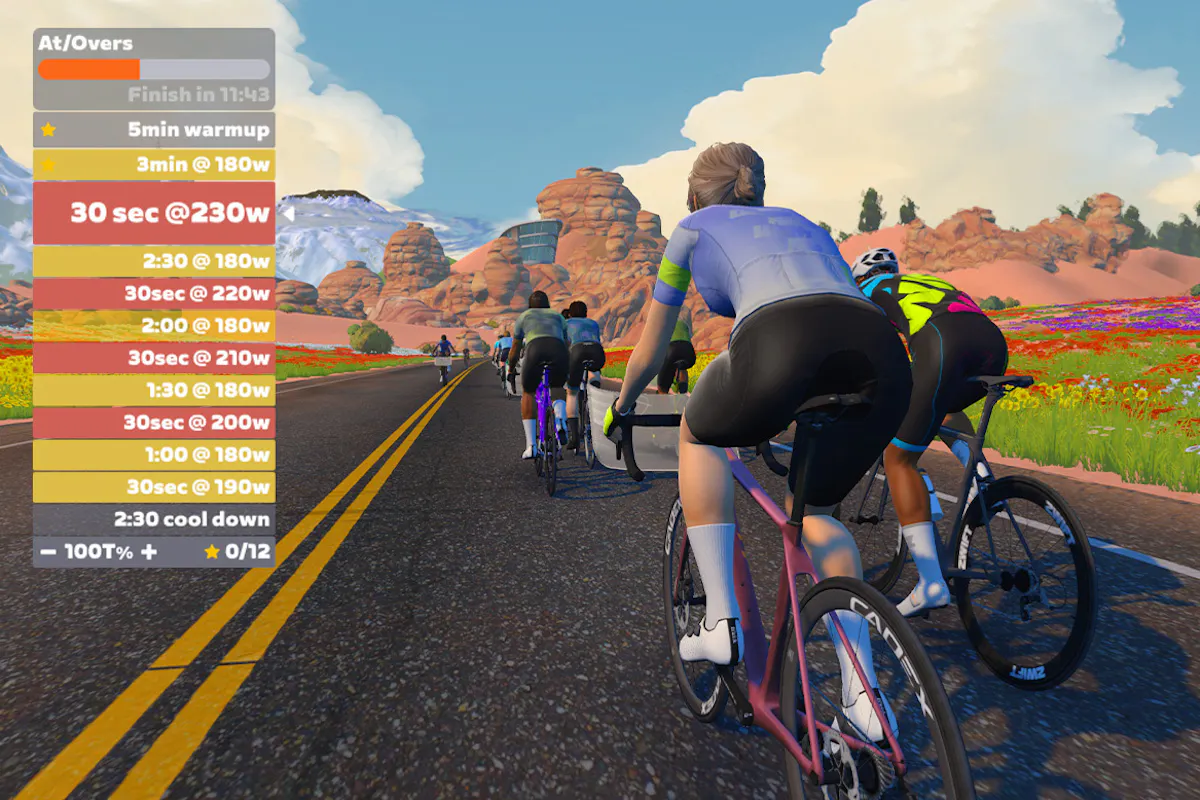Click the At/Overs workout title header
Image resolution: width=1200 pixels, height=800 pixels.
(85, 44)
